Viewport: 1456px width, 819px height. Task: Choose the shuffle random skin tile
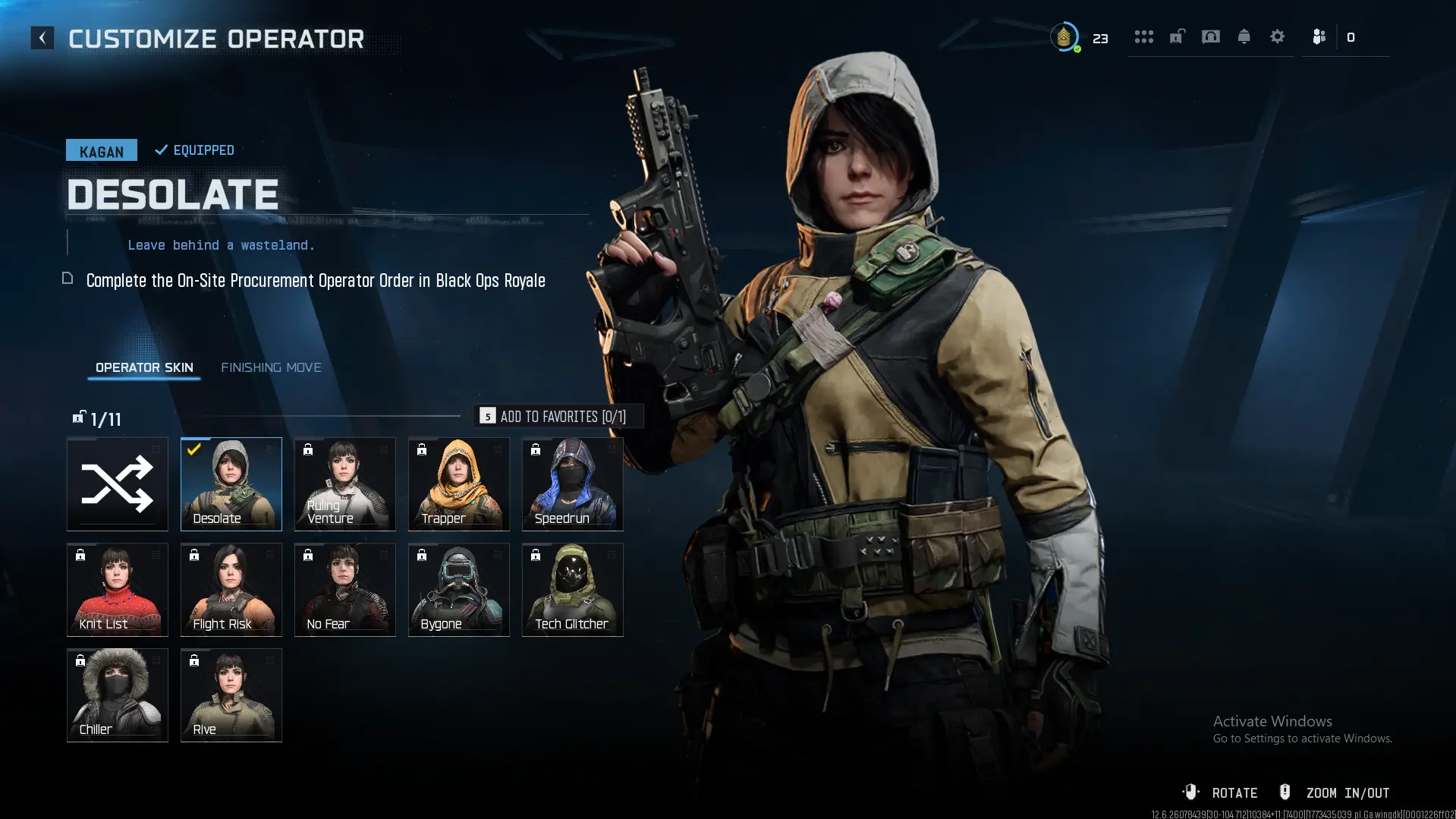(118, 484)
